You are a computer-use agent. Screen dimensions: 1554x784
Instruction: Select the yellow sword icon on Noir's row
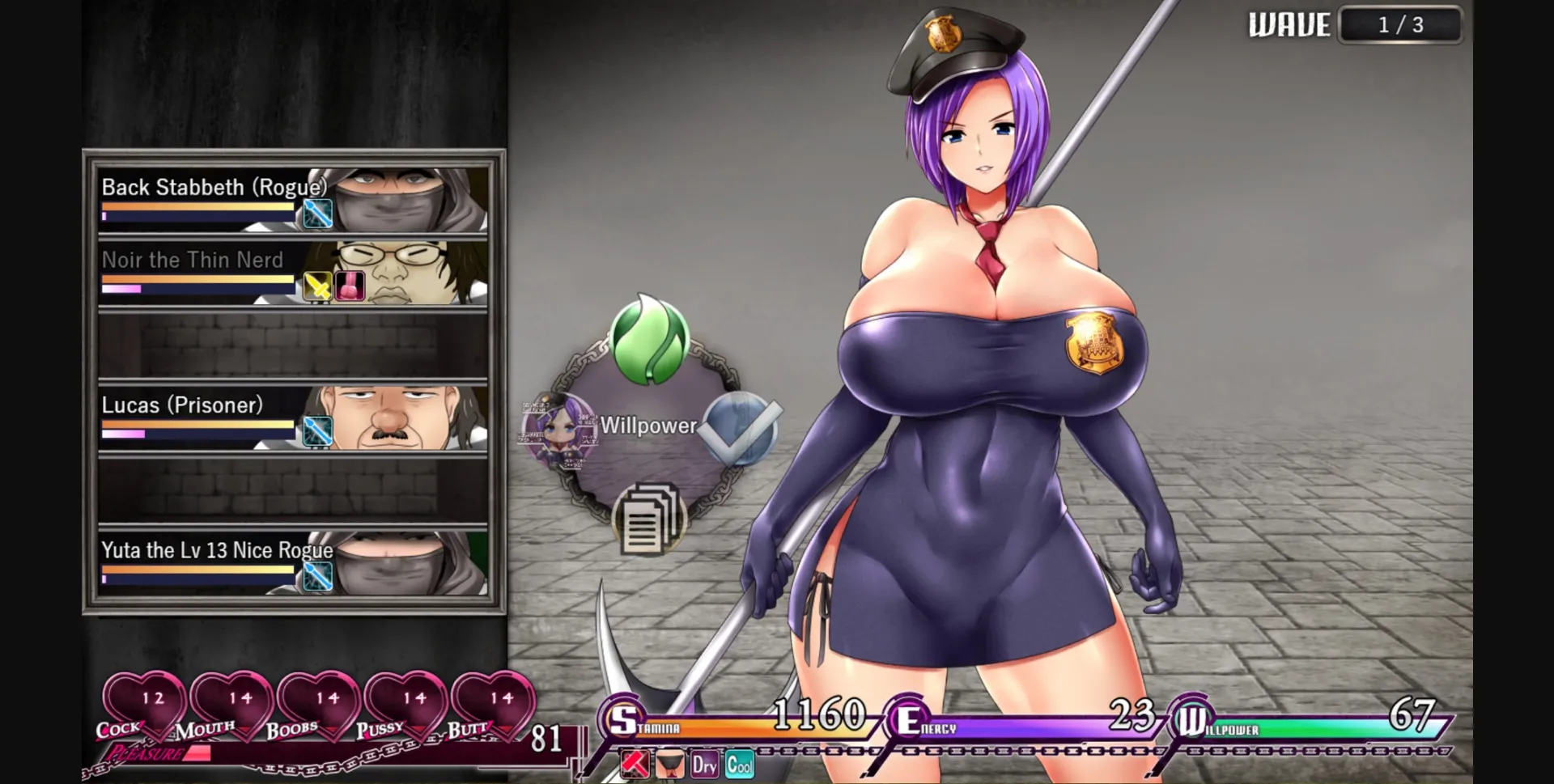tap(317, 285)
